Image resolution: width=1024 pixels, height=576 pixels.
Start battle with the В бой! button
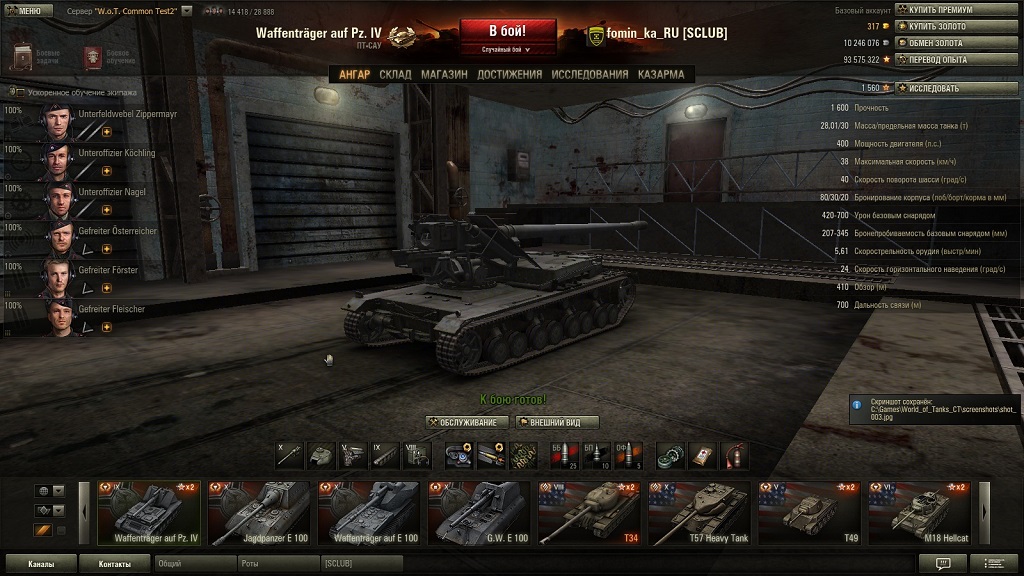tap(507, 31)
